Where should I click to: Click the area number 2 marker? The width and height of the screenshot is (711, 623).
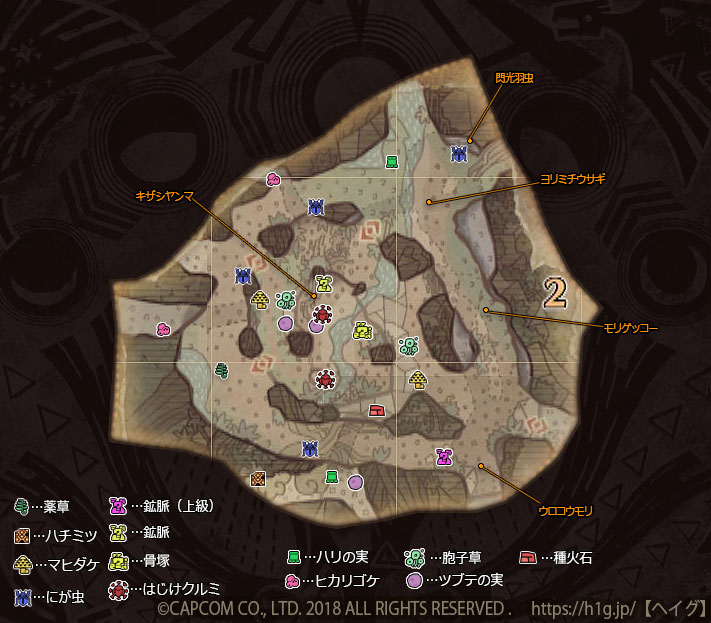555,290
